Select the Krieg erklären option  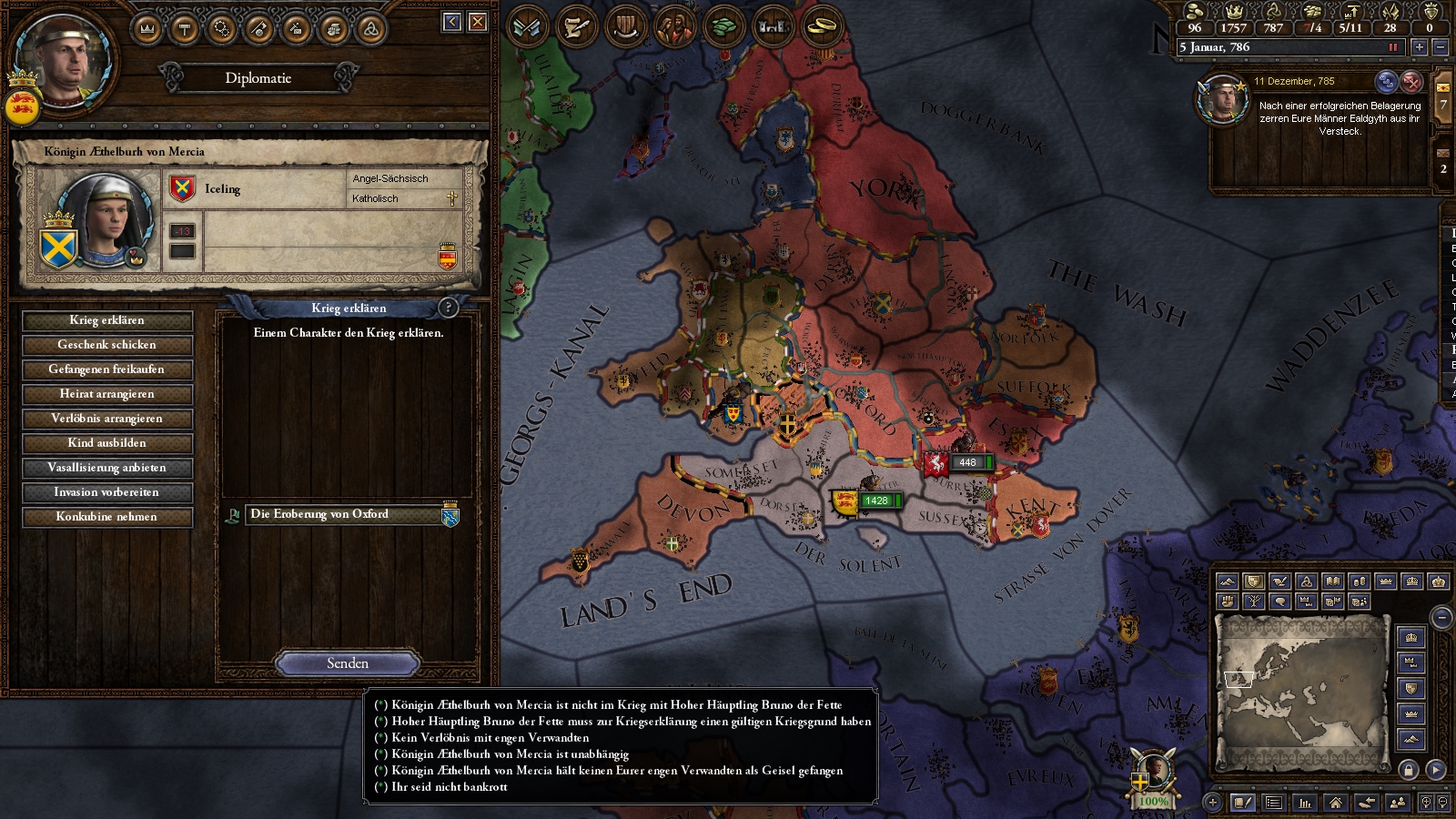(106, 320)
